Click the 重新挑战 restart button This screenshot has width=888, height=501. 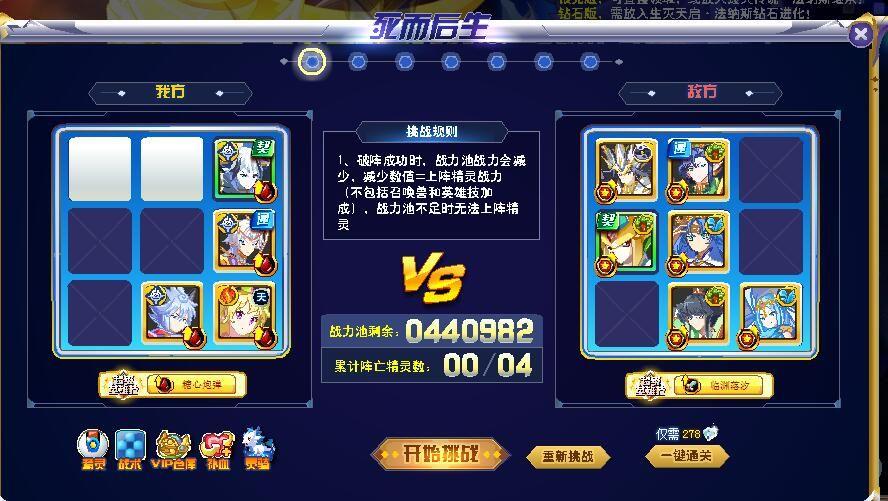point(567,457)
